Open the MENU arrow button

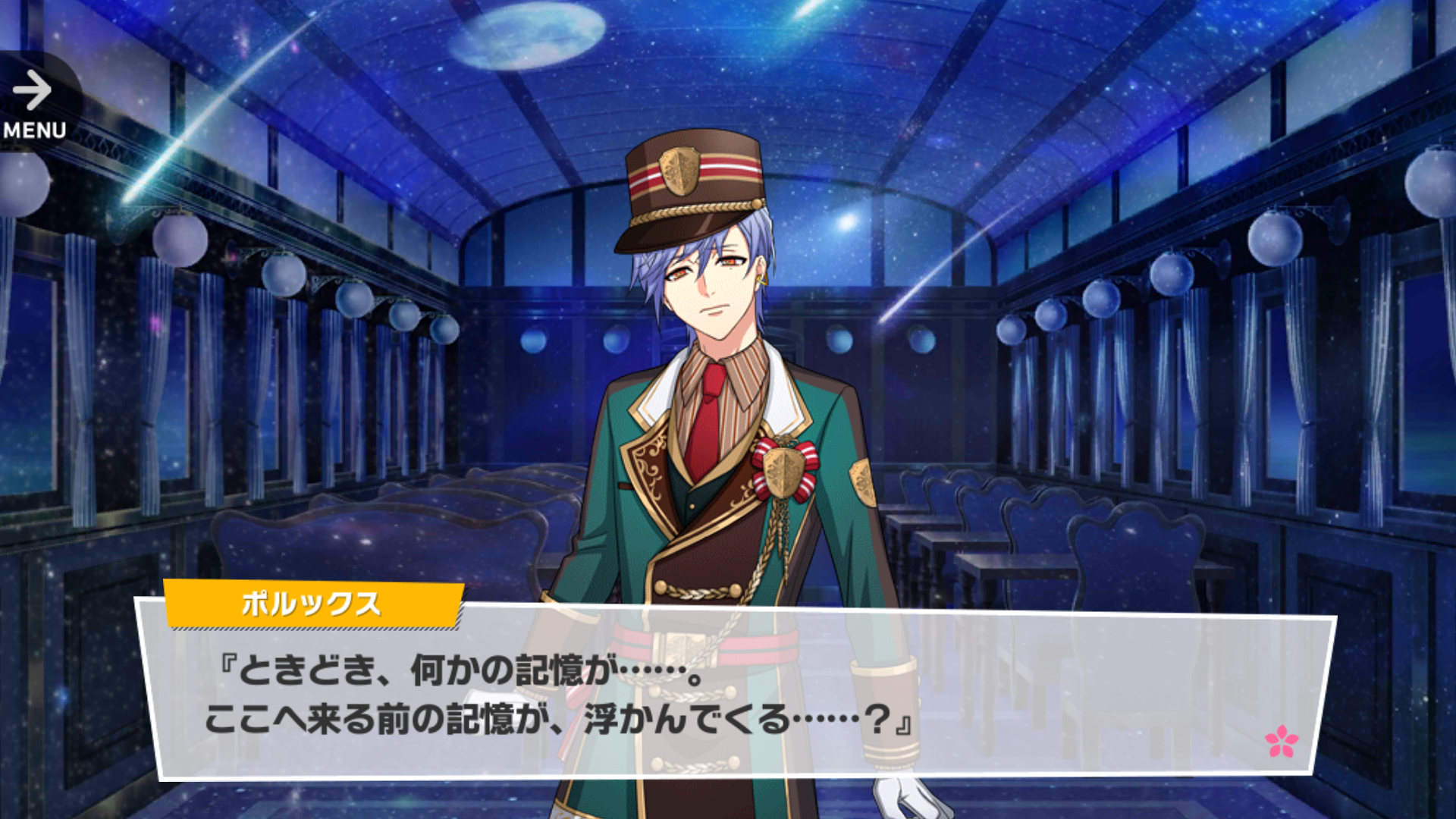(x=34, y=102)
